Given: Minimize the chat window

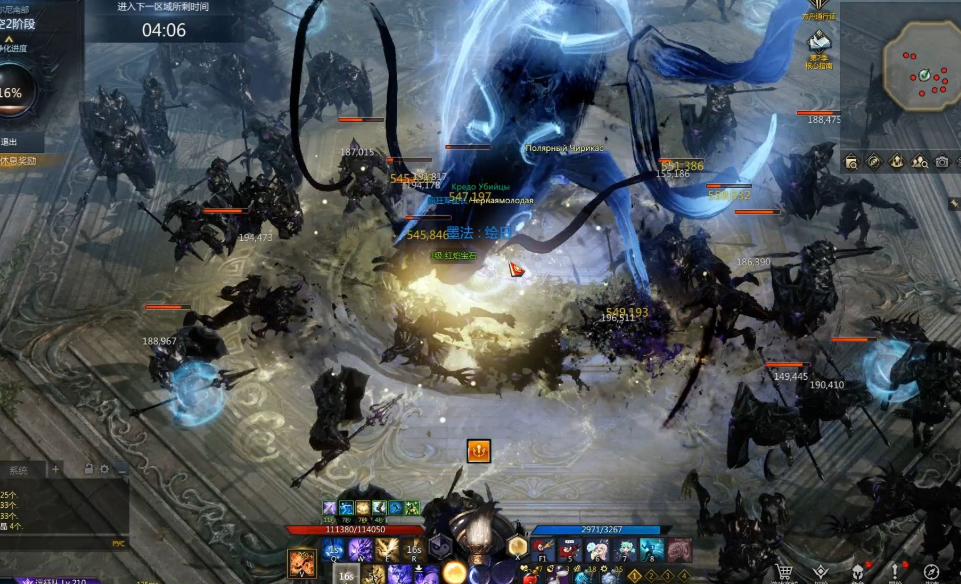Looking at the screenshot, I should click(x=121, y=469).
